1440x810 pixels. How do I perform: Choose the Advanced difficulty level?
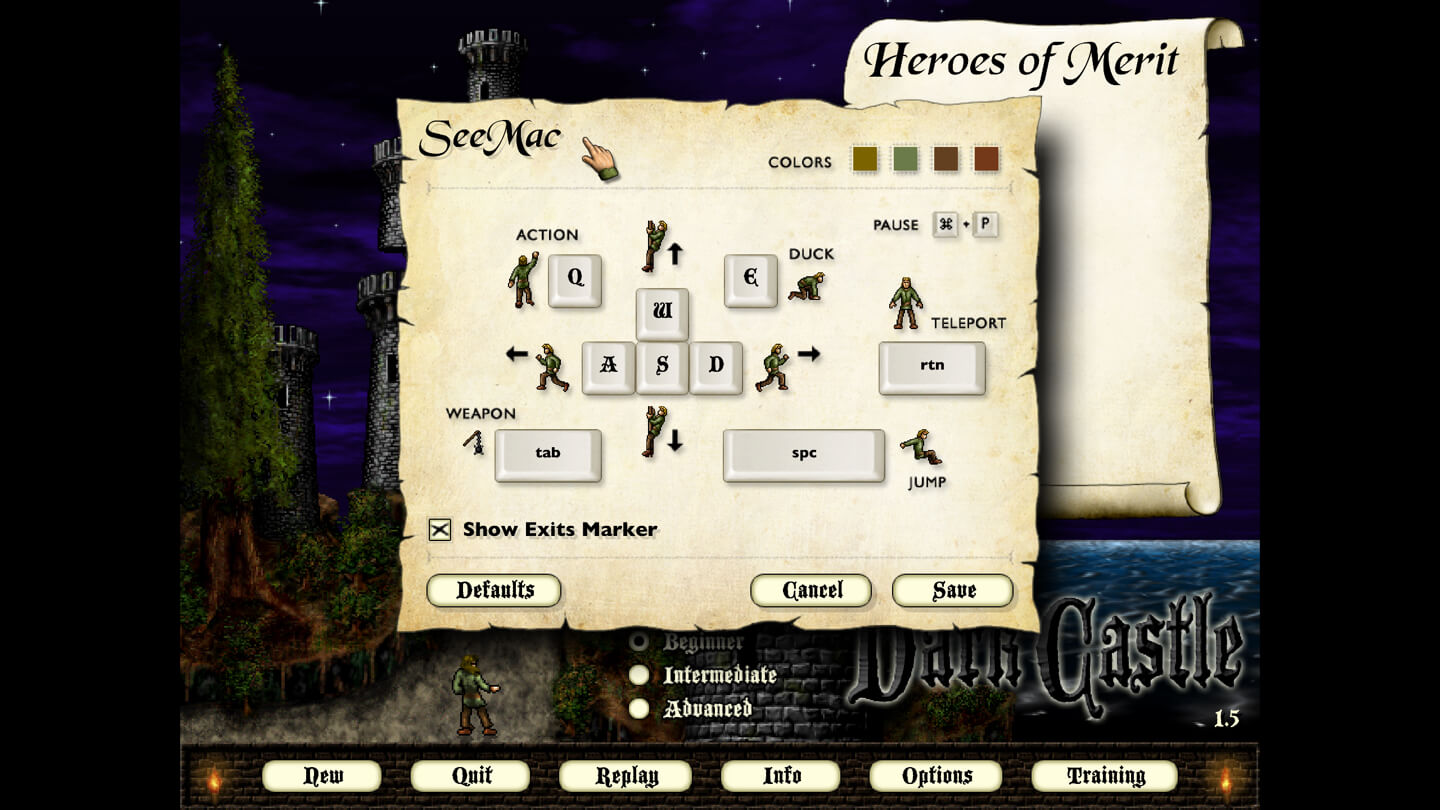(639, 709)
